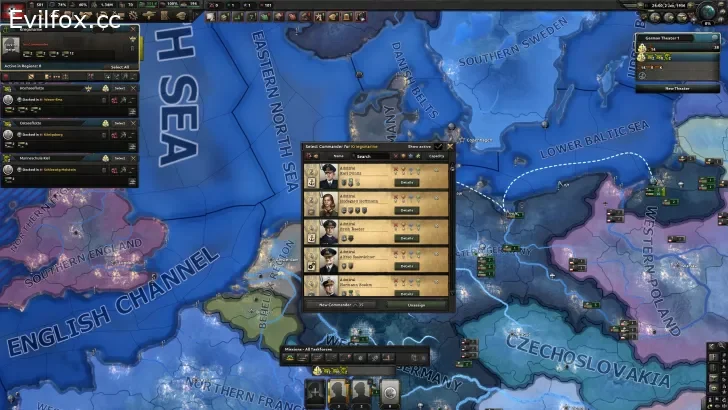Open Details for Admiral Karl Dönitz
This screenshot has width=728, height=410.
click(407, 182)
